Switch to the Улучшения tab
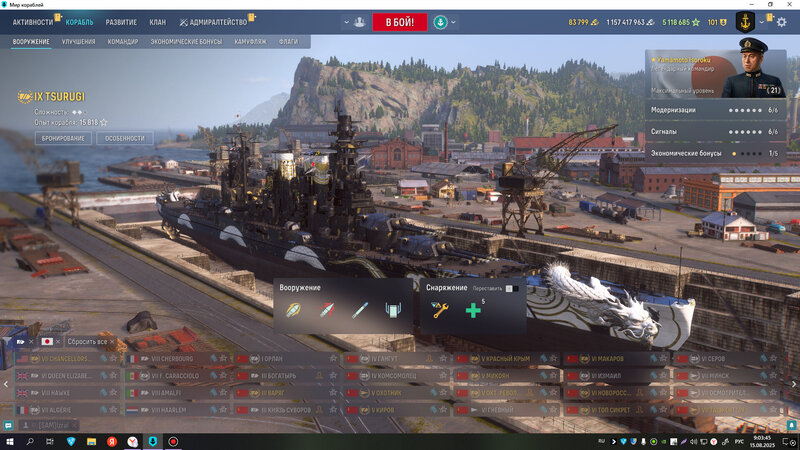This screenshot has width=800, height=450. (78, 42)
